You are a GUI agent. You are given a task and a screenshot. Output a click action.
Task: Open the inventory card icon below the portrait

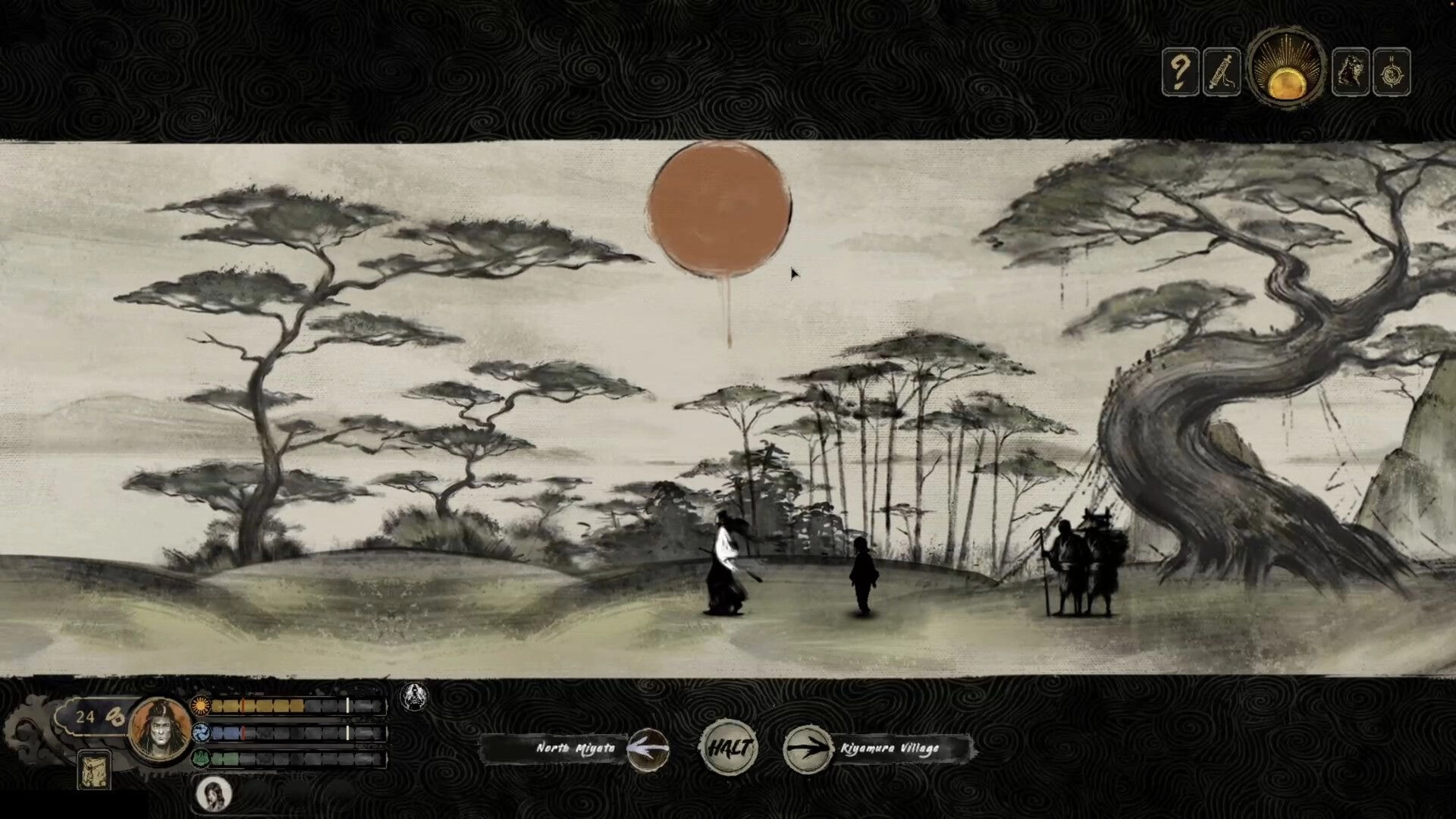pyautogui.click(x=95, y=769)
